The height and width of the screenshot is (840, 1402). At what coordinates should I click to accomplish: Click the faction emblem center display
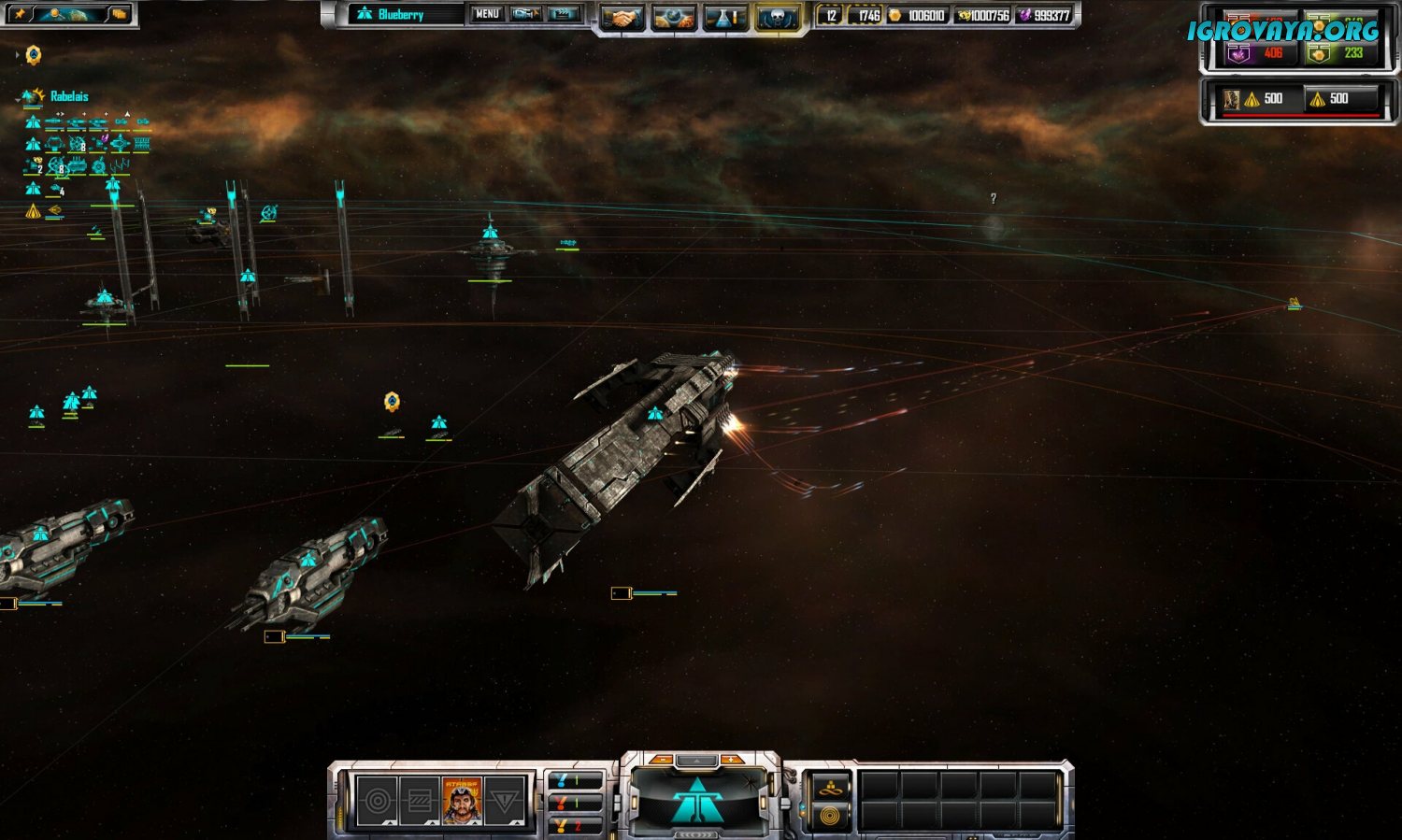[697, 801]
